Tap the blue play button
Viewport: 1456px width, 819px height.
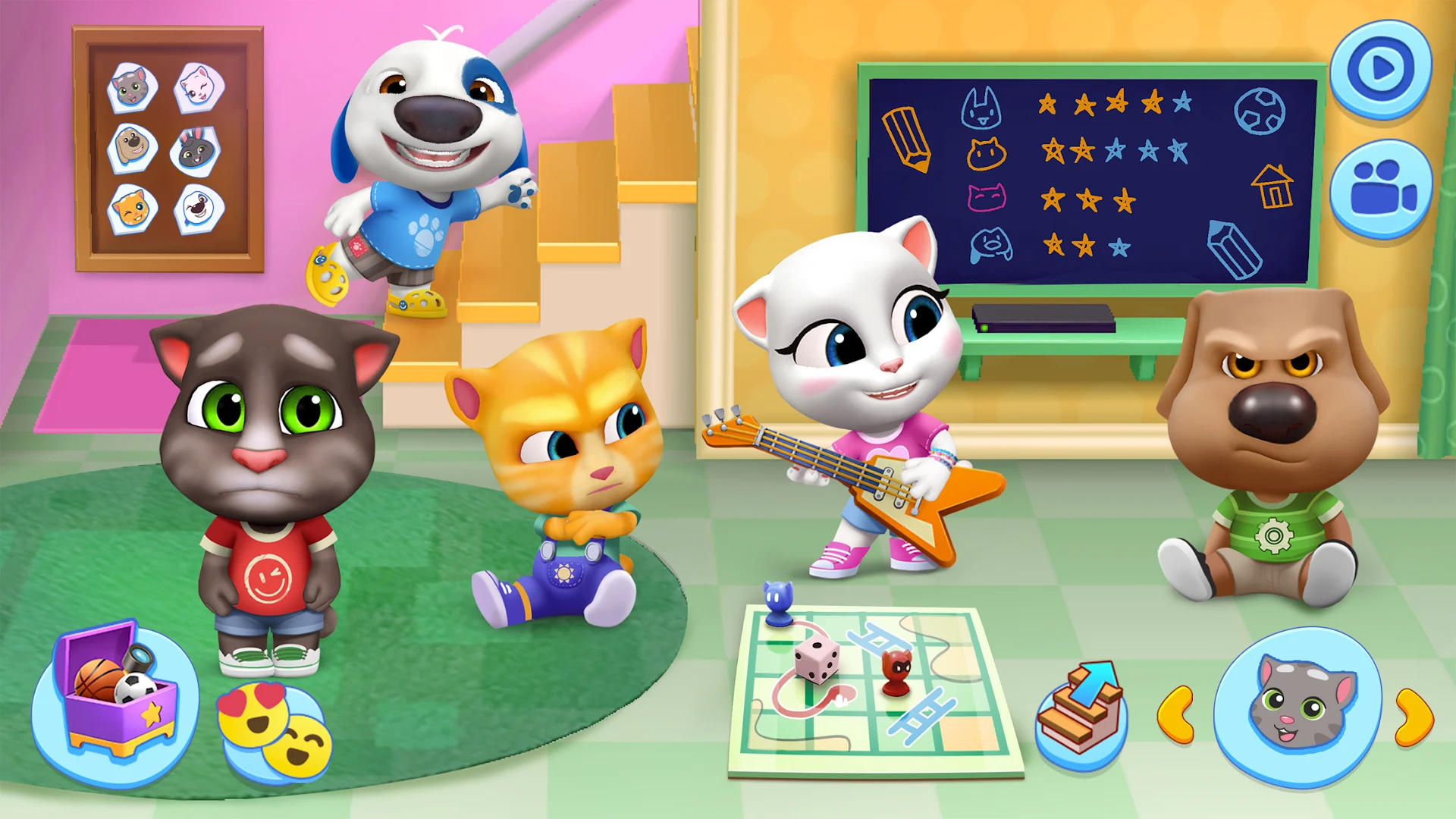(1382, 72)
